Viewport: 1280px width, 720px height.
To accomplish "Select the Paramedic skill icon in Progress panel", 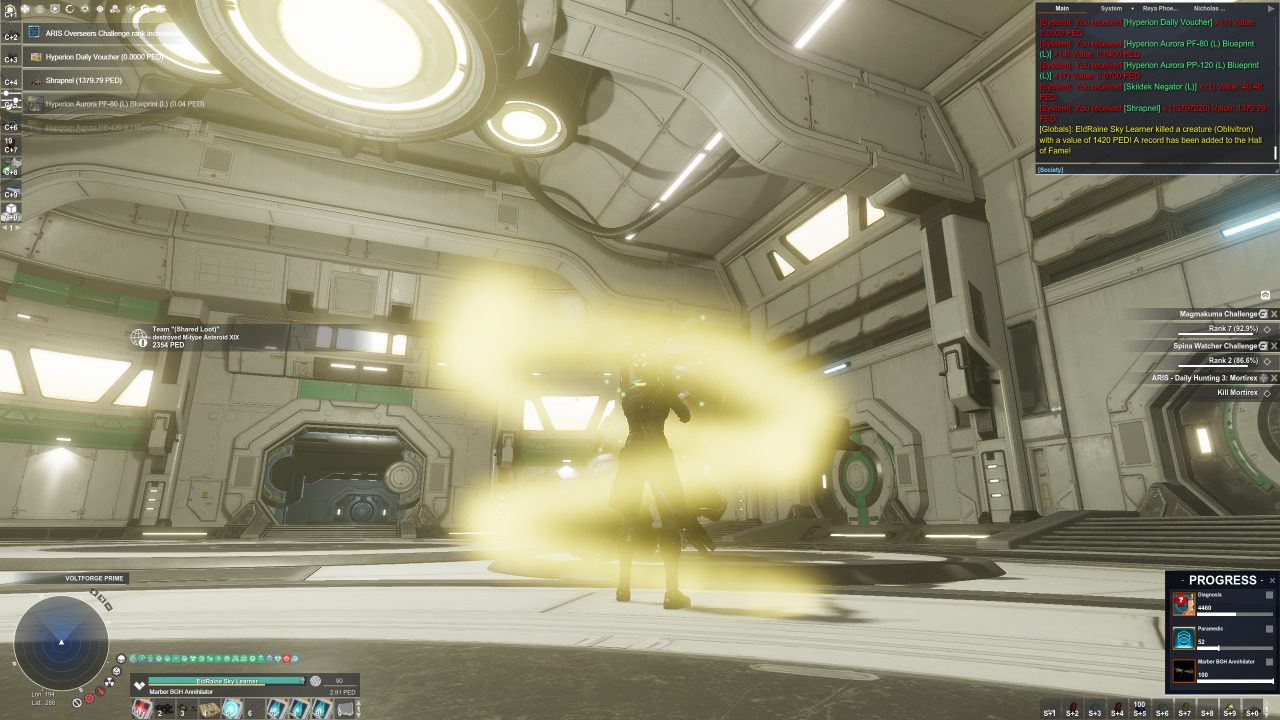I will 1184,638.
